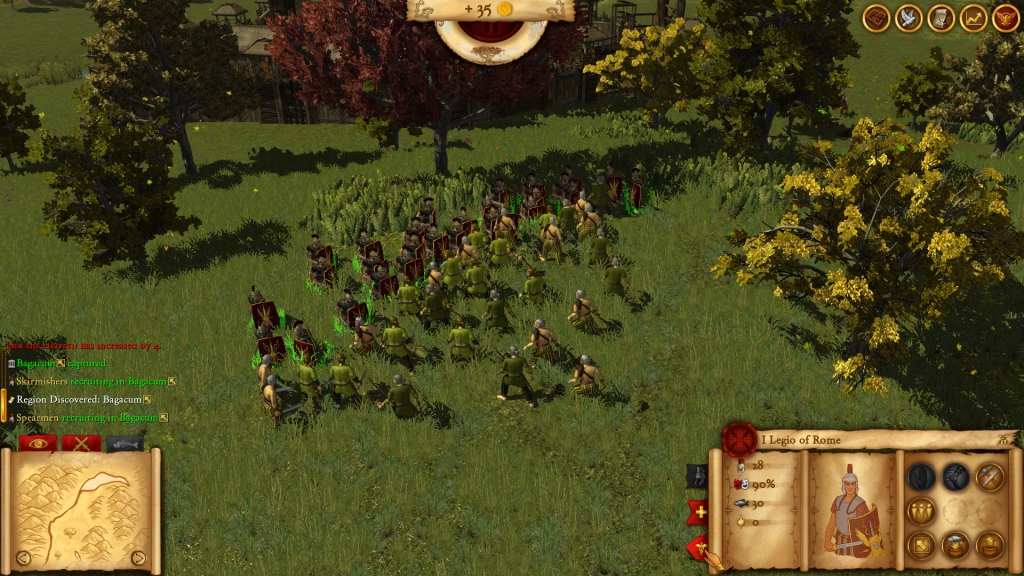Open diplomacy with the white dove icon
The height and width of the screenshot is (576, 1024).
(x=909, y=18)
